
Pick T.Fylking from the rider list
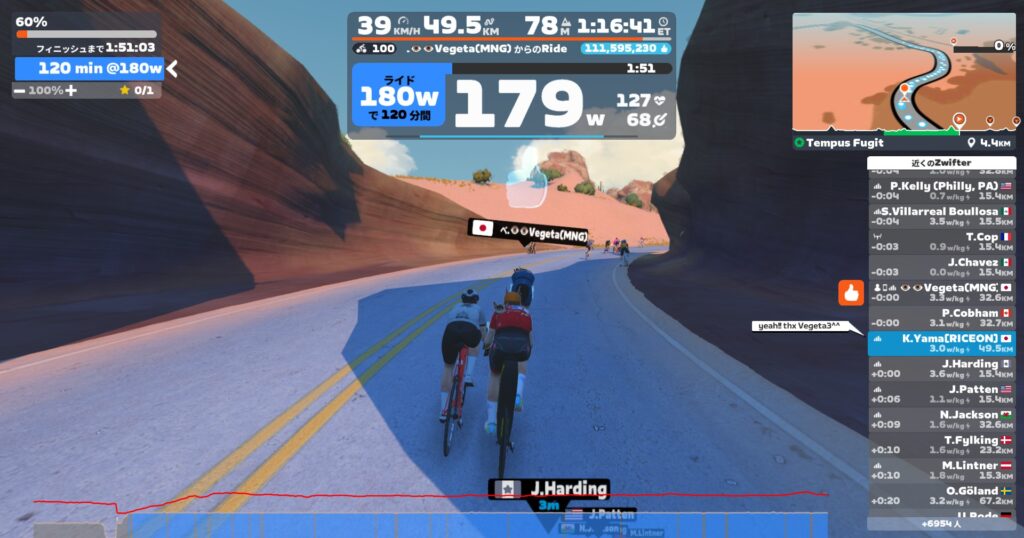(x=941, y=445)
